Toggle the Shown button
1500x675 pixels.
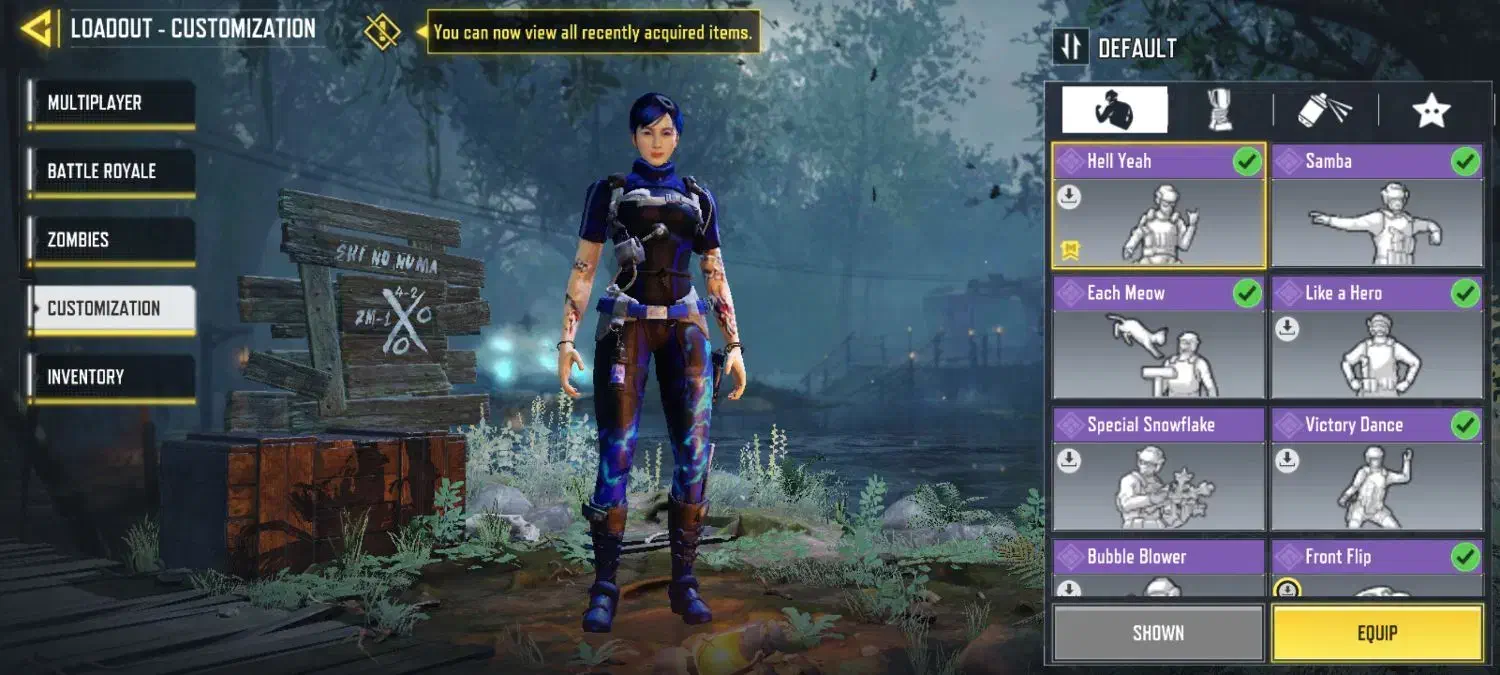pyautogui.click(x=1158, y=633)
